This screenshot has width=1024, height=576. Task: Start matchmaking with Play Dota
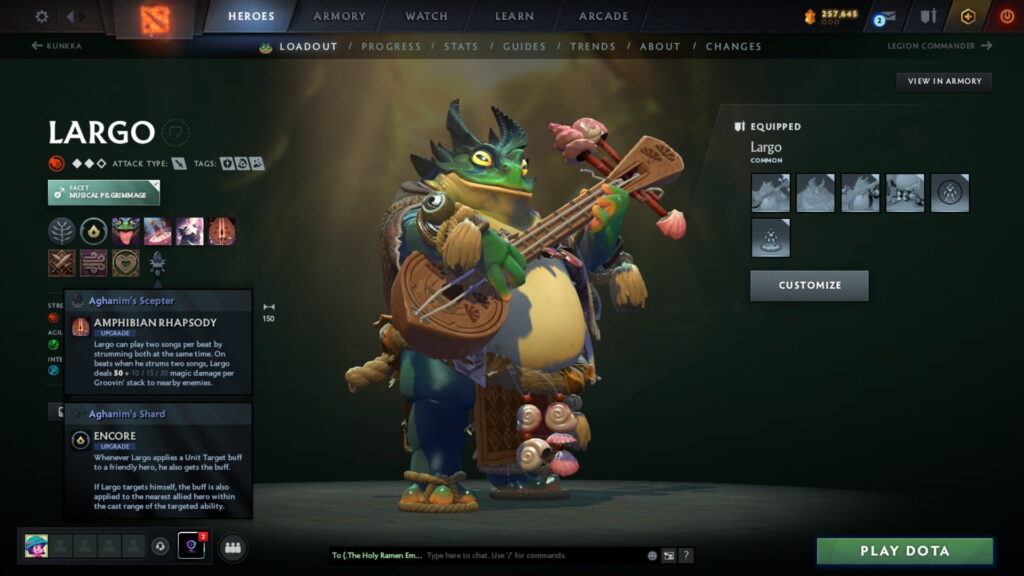coord(904,551)
